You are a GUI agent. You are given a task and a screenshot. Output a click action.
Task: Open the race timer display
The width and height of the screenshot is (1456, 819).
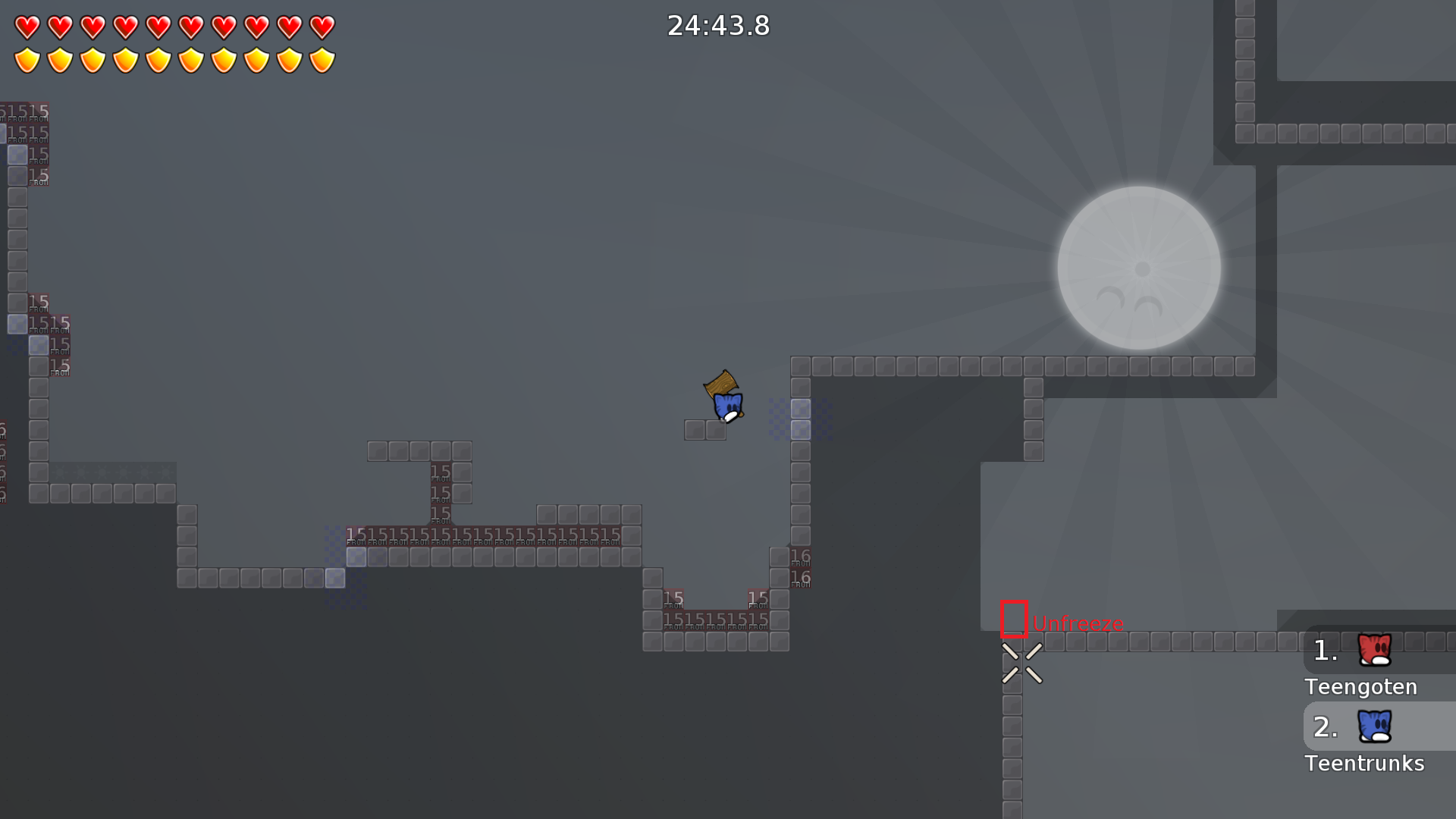tap(717, 25)
